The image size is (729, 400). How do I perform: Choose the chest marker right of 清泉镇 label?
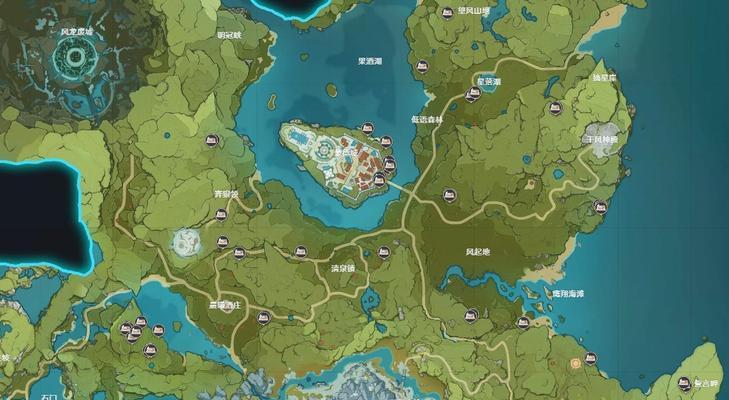pyautogui.click(x=383, y=252)
